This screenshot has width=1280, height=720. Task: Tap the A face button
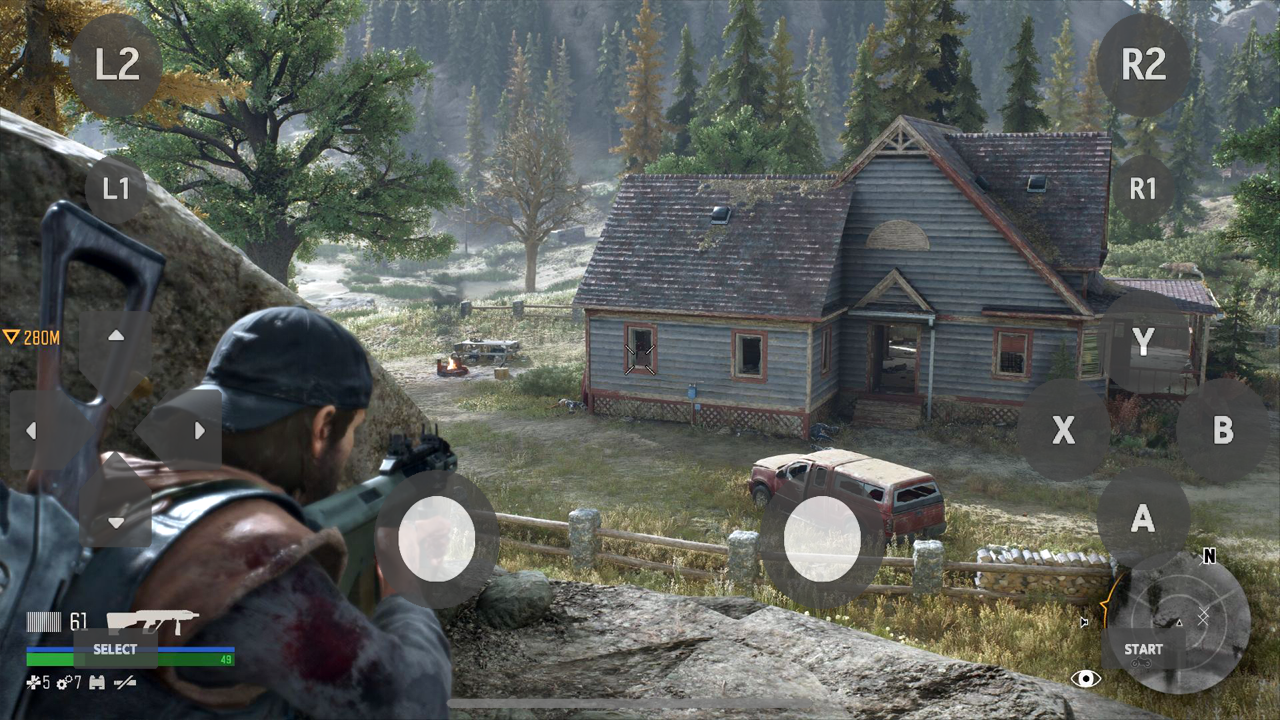click(1143, 518)
